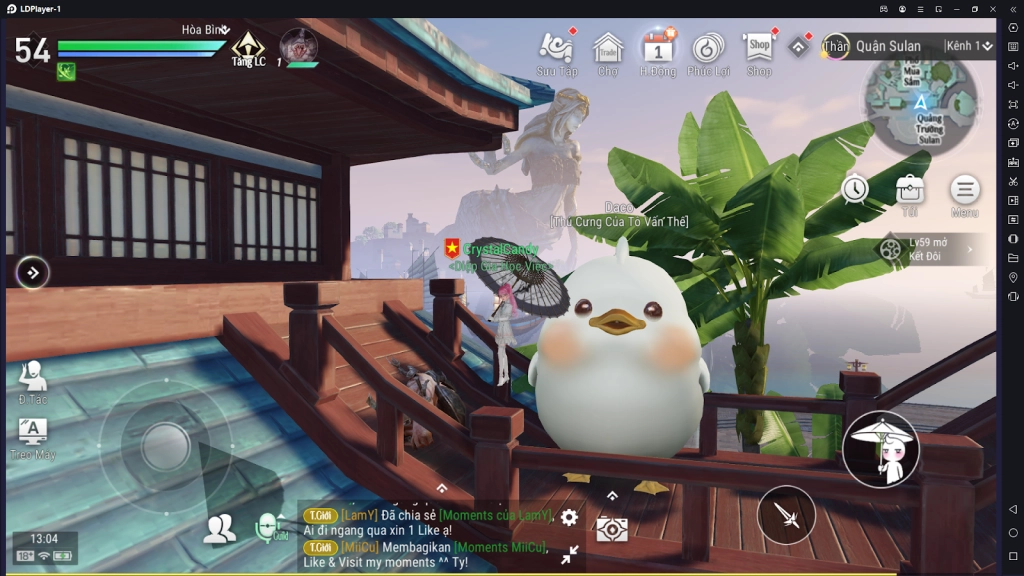This screenshot has height=576, width=1024.
Task: Open chat settings gear icon
Action: [569, 517]
